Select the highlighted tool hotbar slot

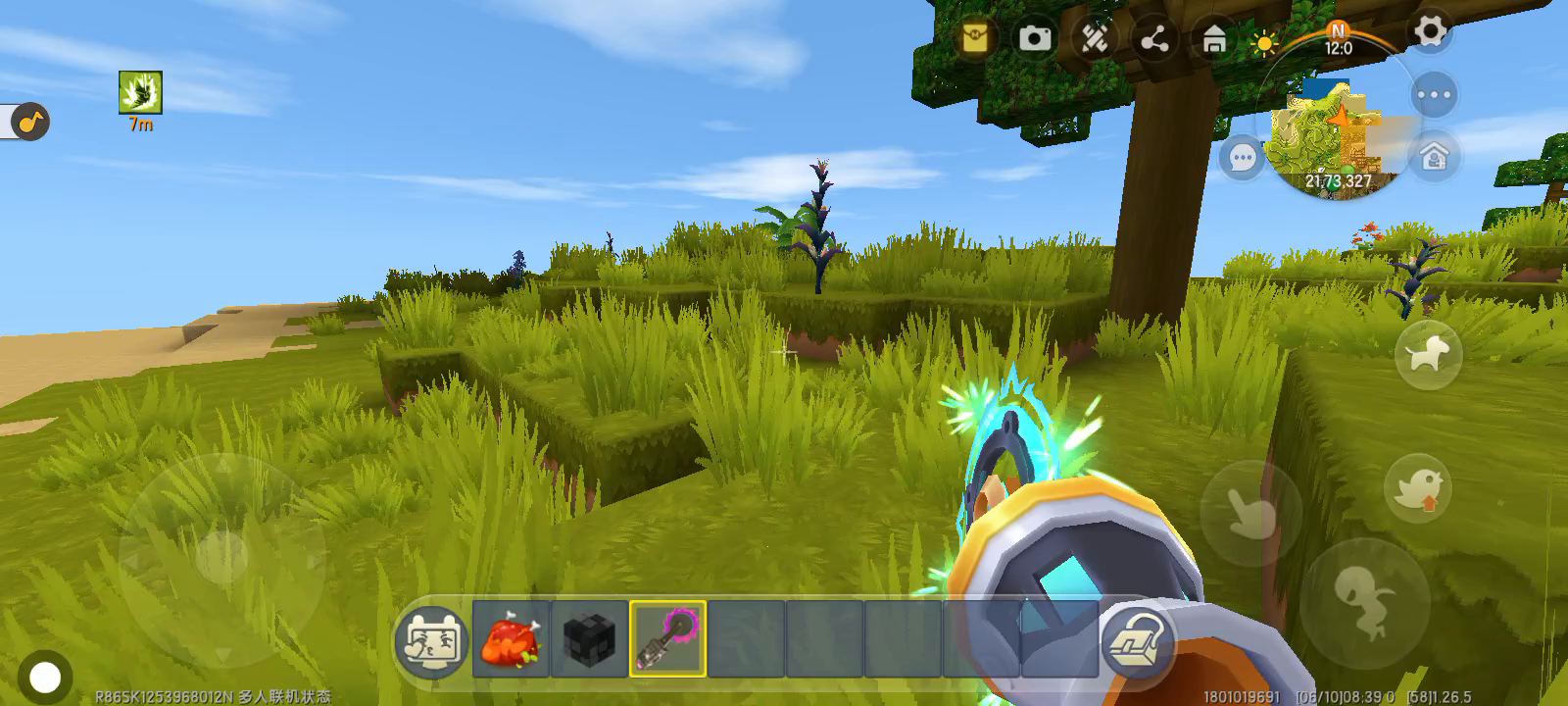[667, 639]
